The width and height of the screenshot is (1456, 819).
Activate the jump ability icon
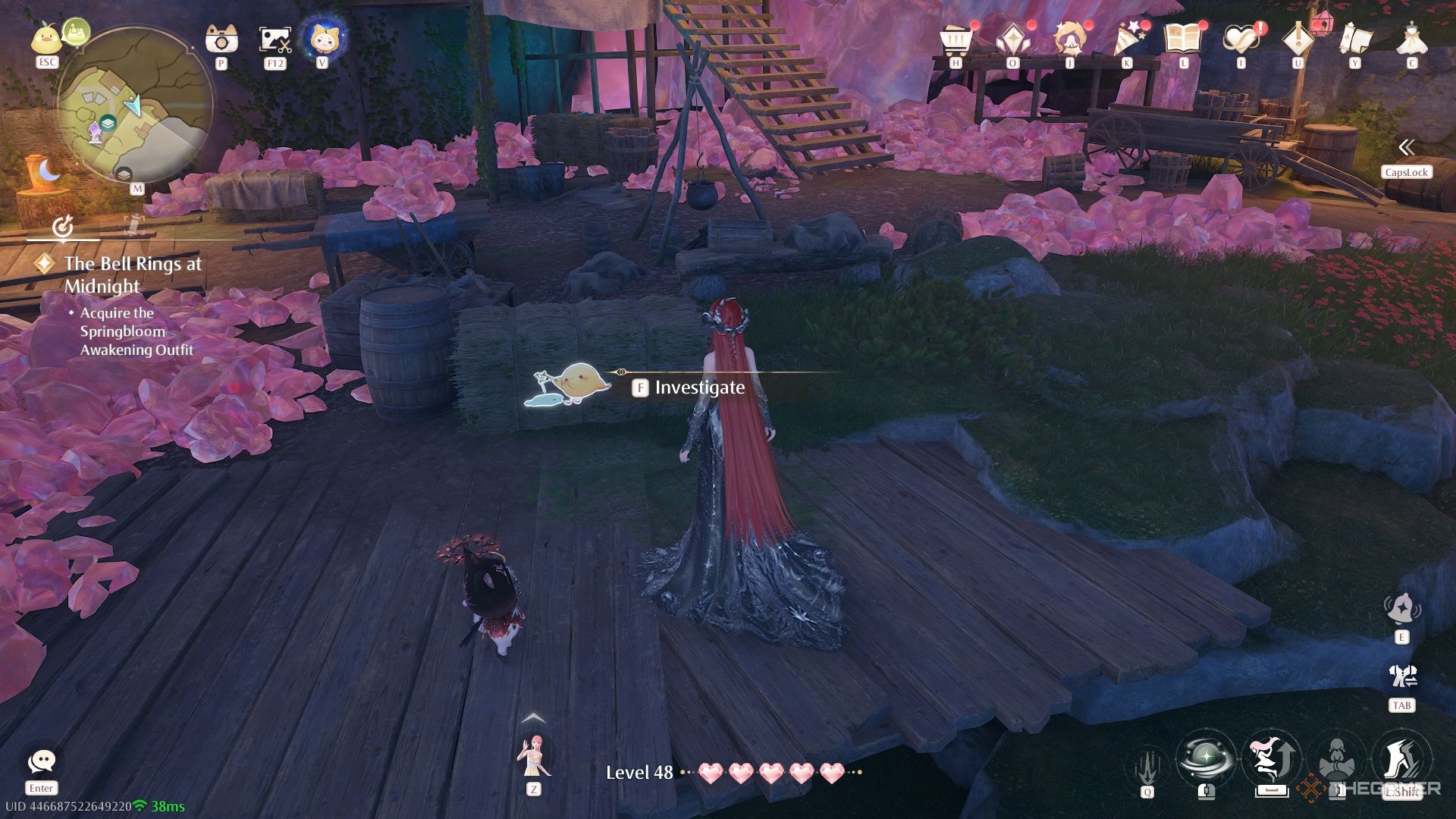point(1272,758)
